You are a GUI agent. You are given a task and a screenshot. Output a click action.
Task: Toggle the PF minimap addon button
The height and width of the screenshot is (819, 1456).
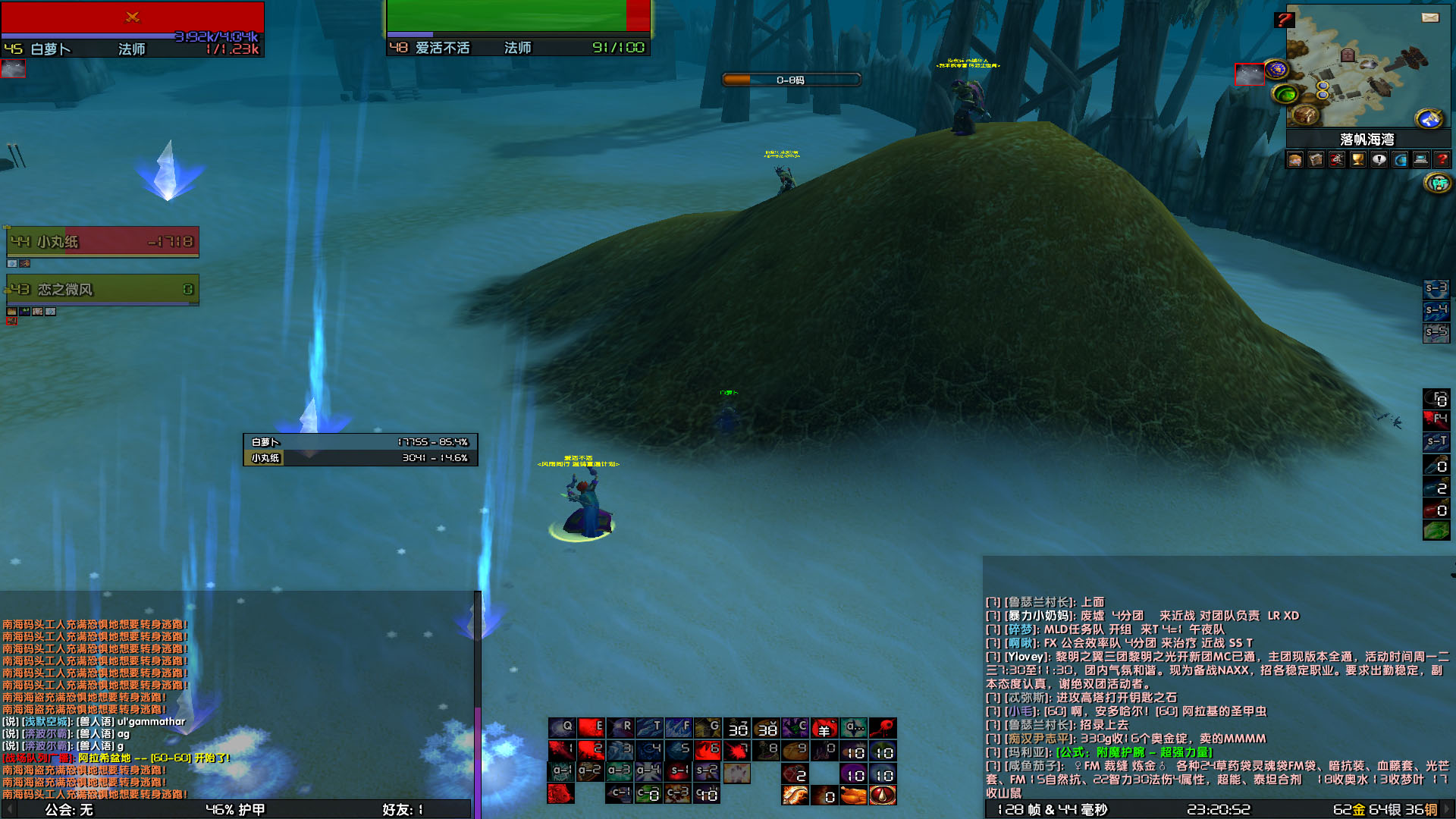(1437, 182)
